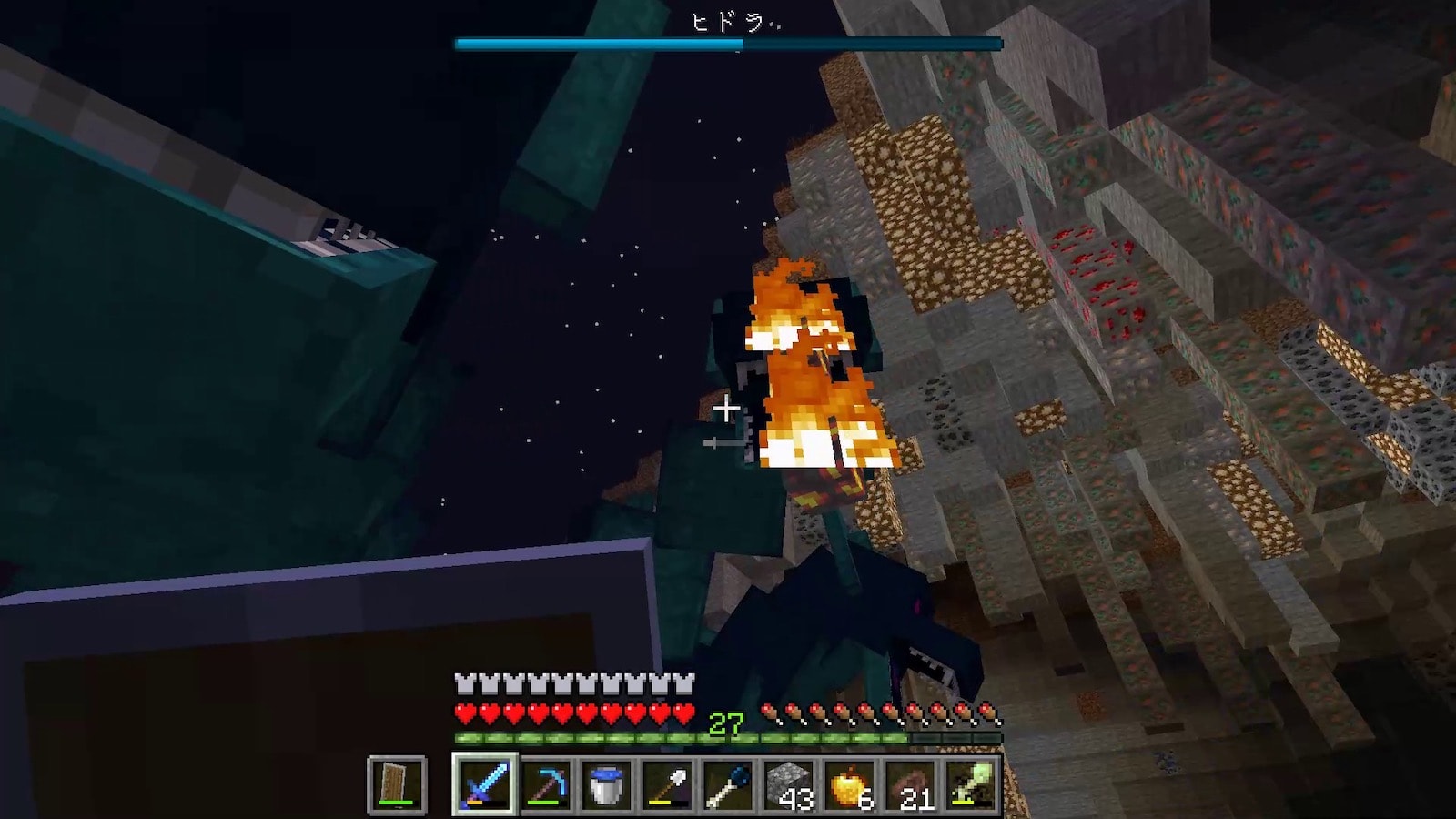Choose the golden apple slot
Screen dimensions: 1456x819
tap(850, 784)
